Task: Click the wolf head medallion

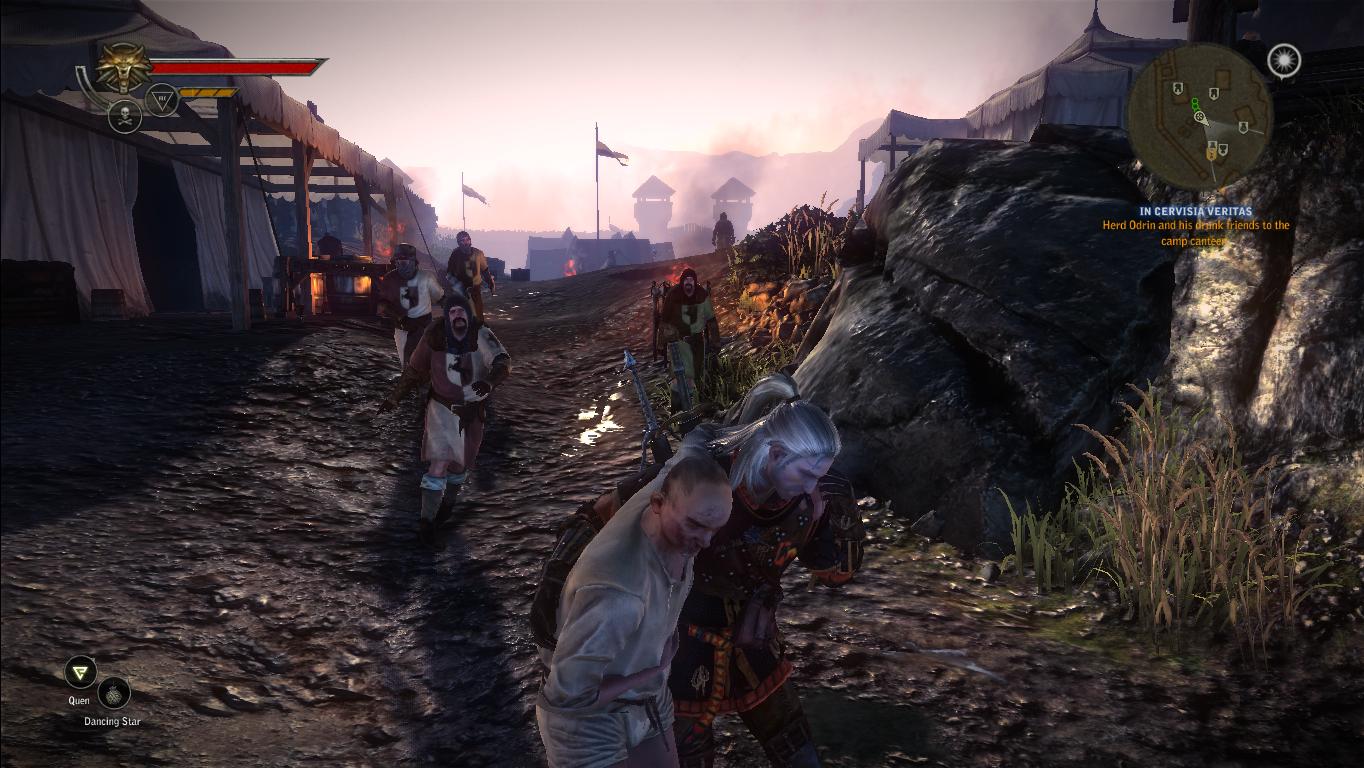Action: (123, 67)
